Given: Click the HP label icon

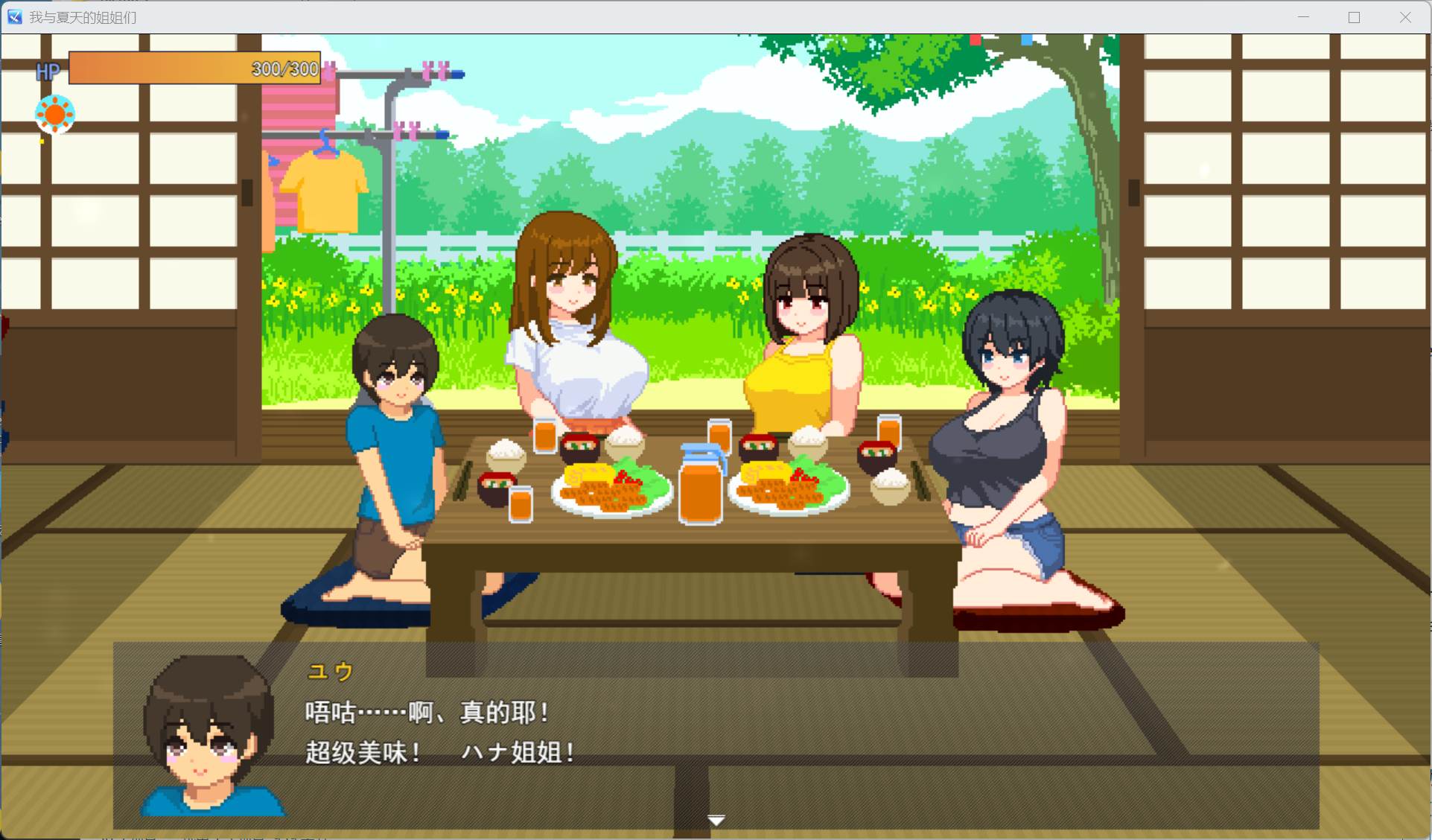Looking at the screenshot, I should (48, 71).
